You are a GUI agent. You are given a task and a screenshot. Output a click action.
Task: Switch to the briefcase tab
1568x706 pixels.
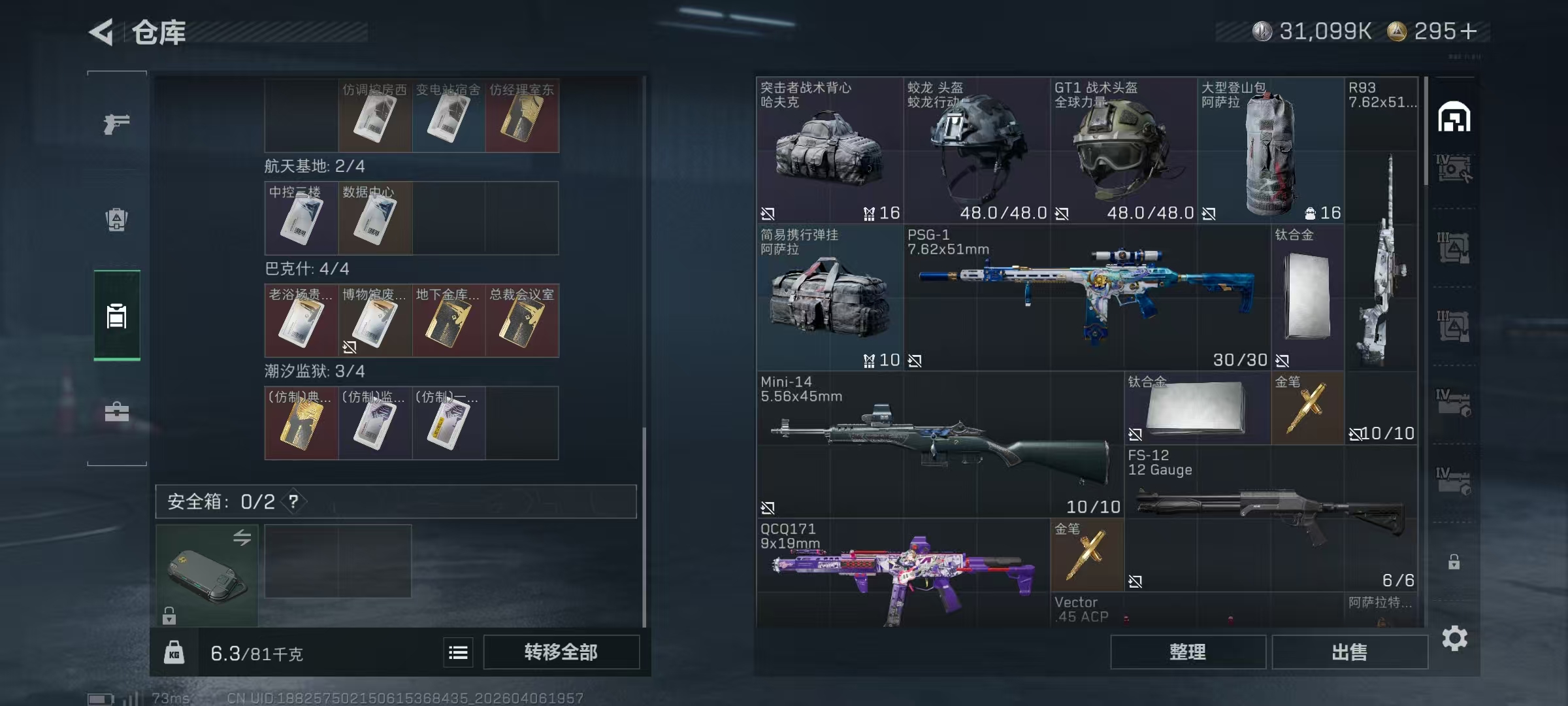pyautogui.click(x=116, y=412)
